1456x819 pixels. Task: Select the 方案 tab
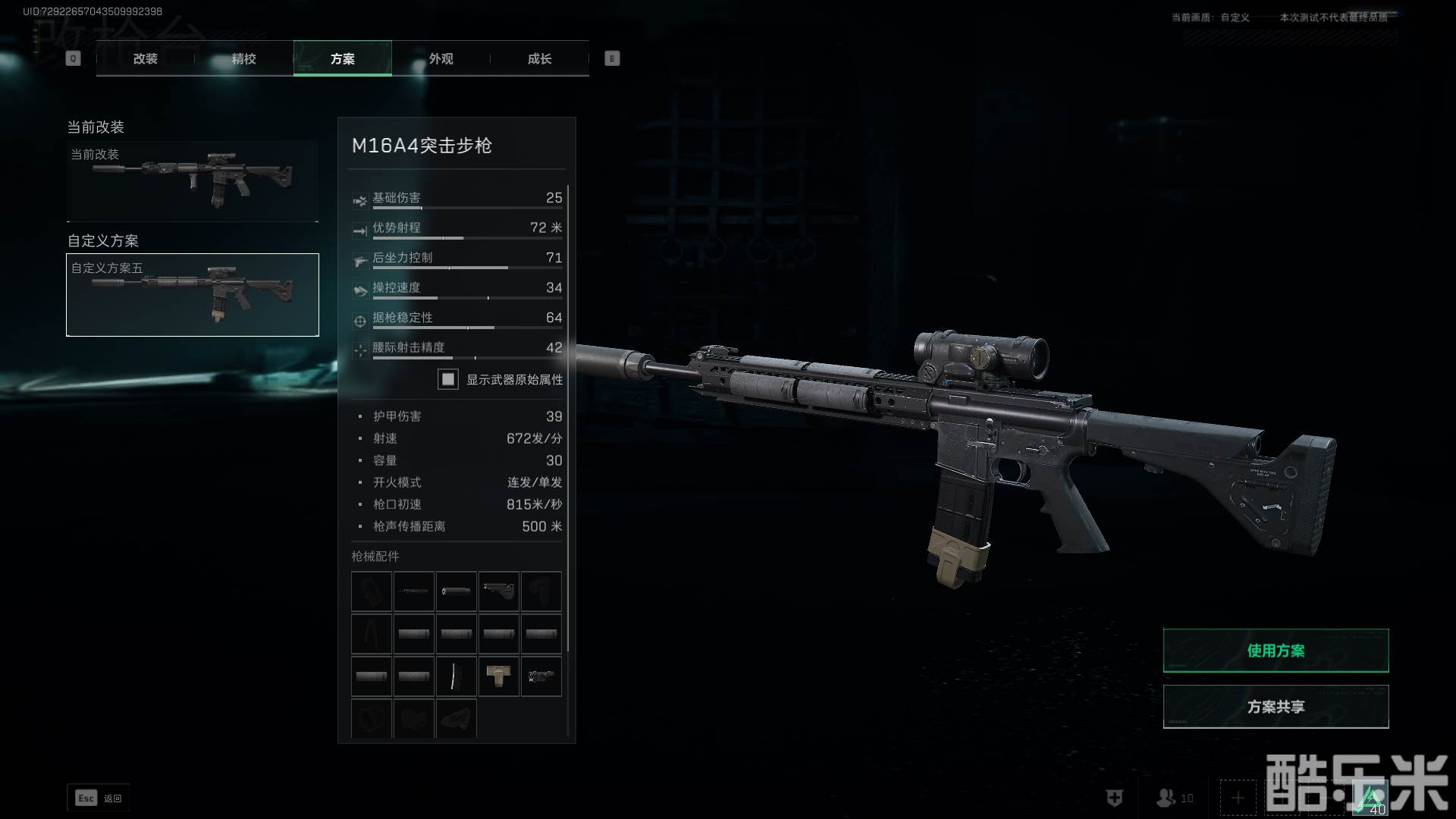point(342,58)
